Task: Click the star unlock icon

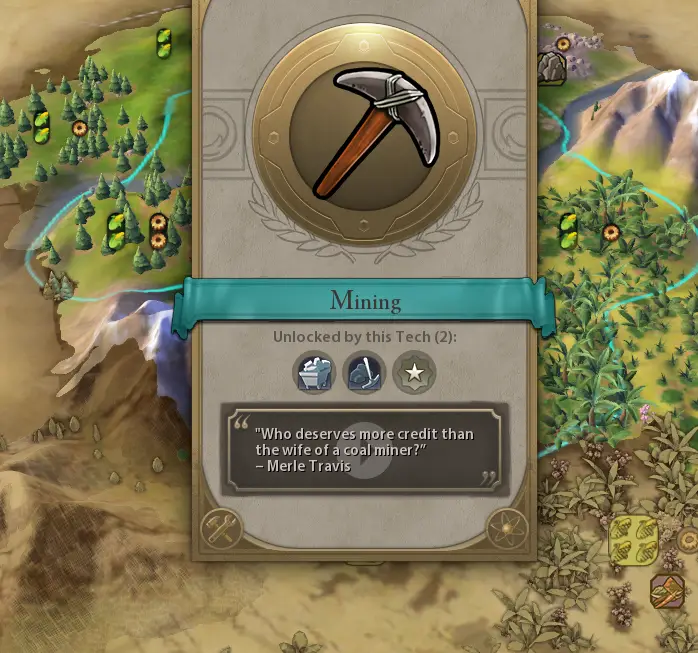Action: click(x=413, y=373)
